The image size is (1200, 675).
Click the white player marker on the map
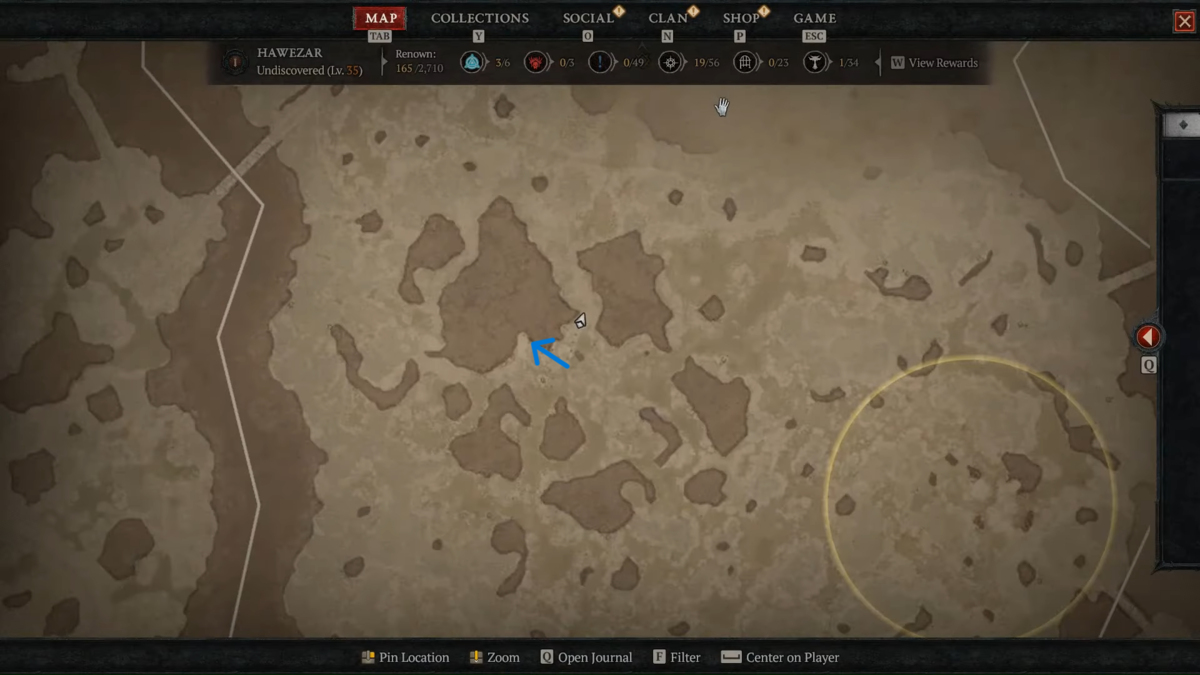tap(580, 321)
